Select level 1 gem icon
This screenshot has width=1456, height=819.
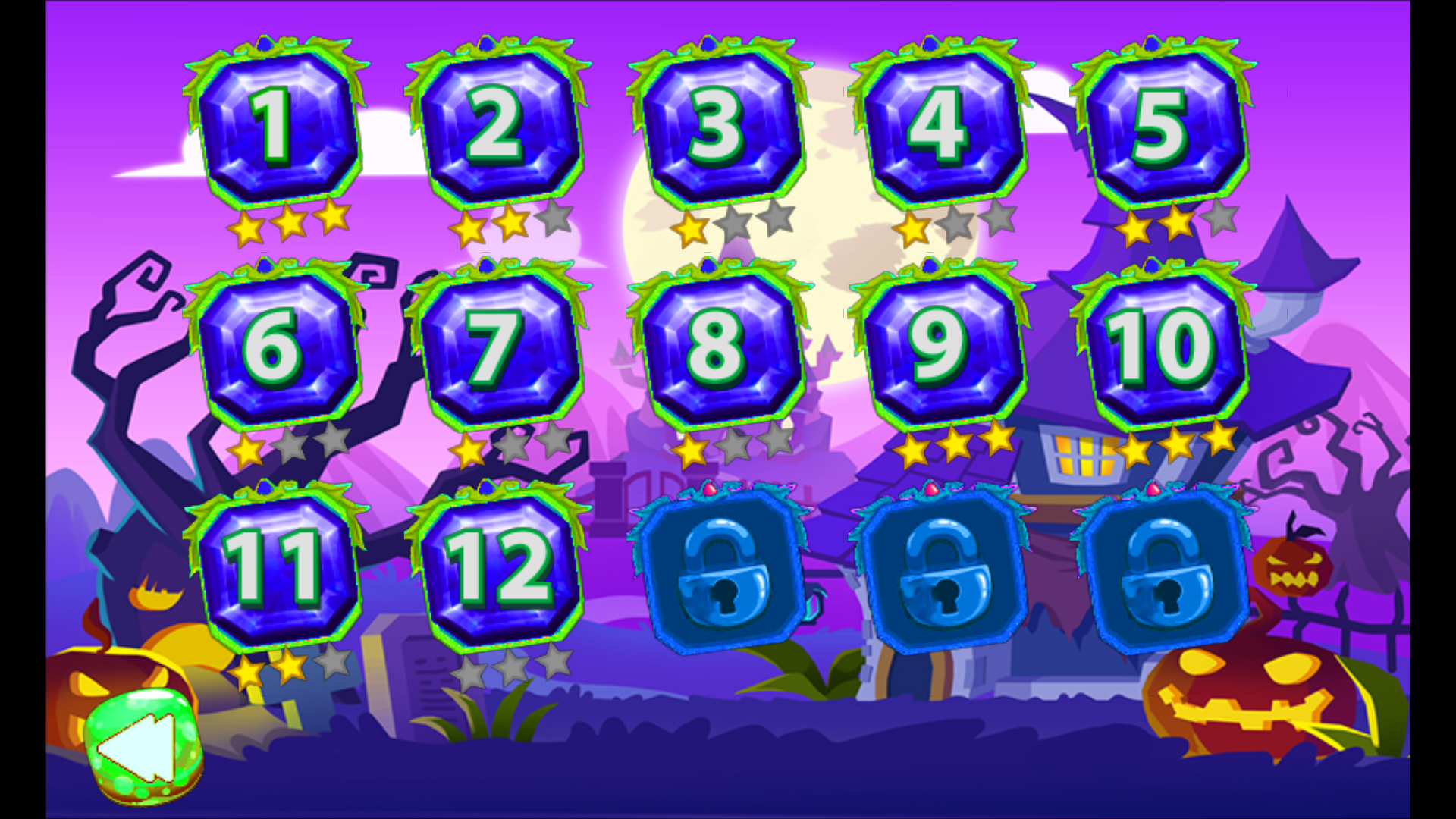pyautogui.click(x=277, y=125)
